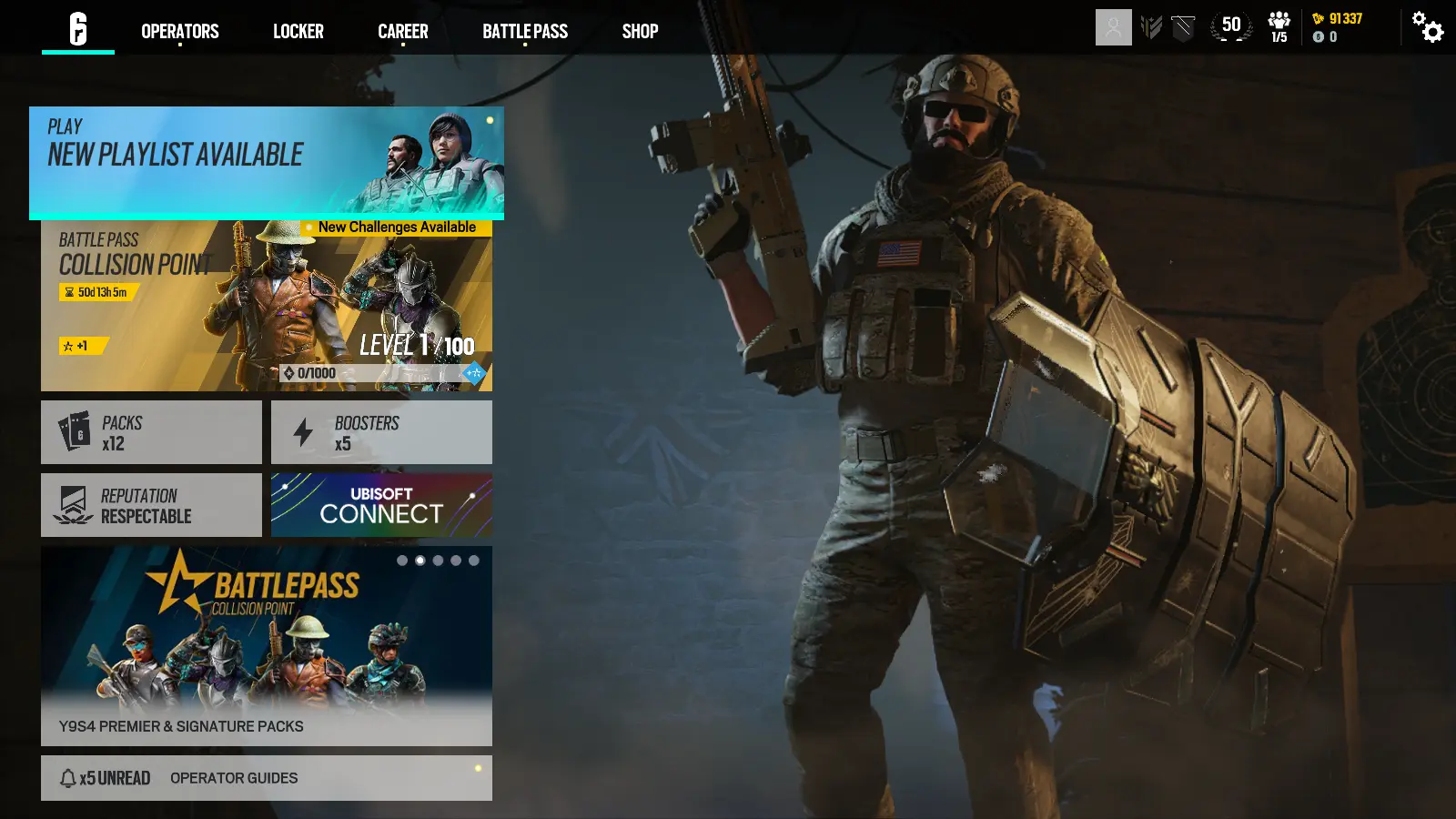Click the rank chevron badge icon

pyautogui.click(x=1152, y=27)
